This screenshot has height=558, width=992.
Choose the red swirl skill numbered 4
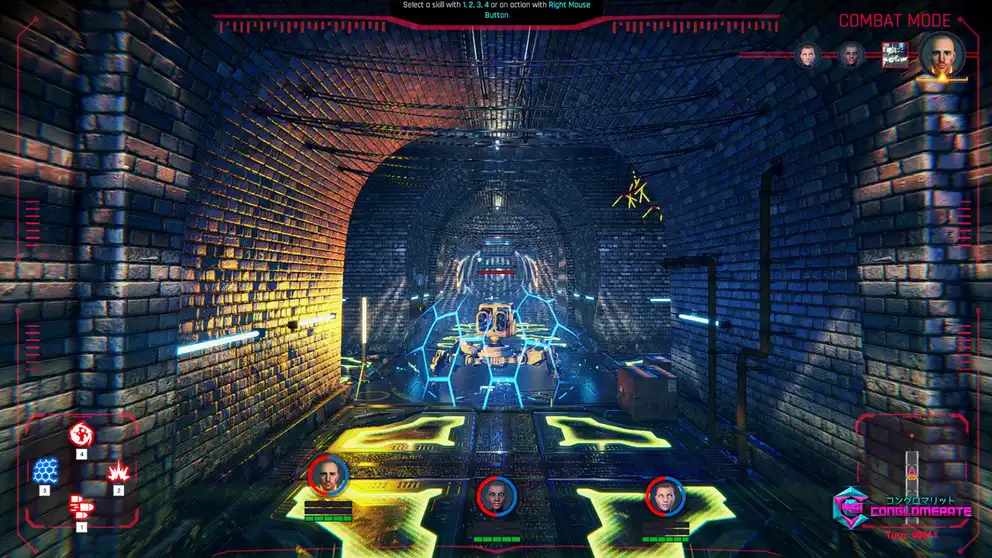81,434
